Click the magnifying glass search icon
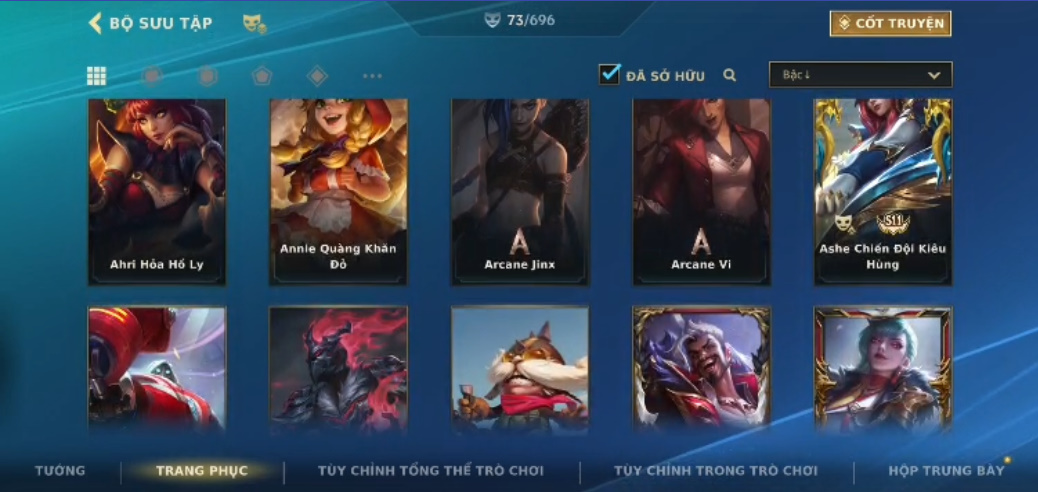 [730, 75]
